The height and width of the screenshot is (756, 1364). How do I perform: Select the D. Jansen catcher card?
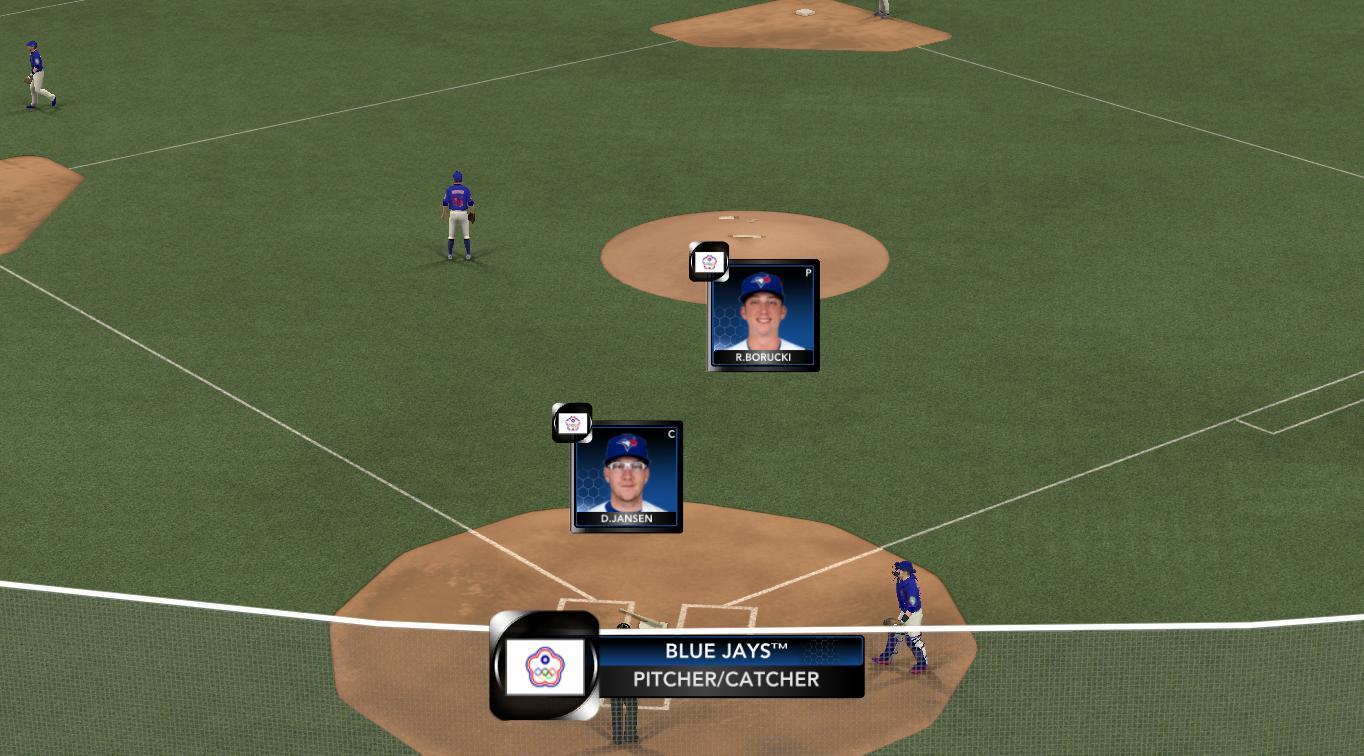(627, 477)
